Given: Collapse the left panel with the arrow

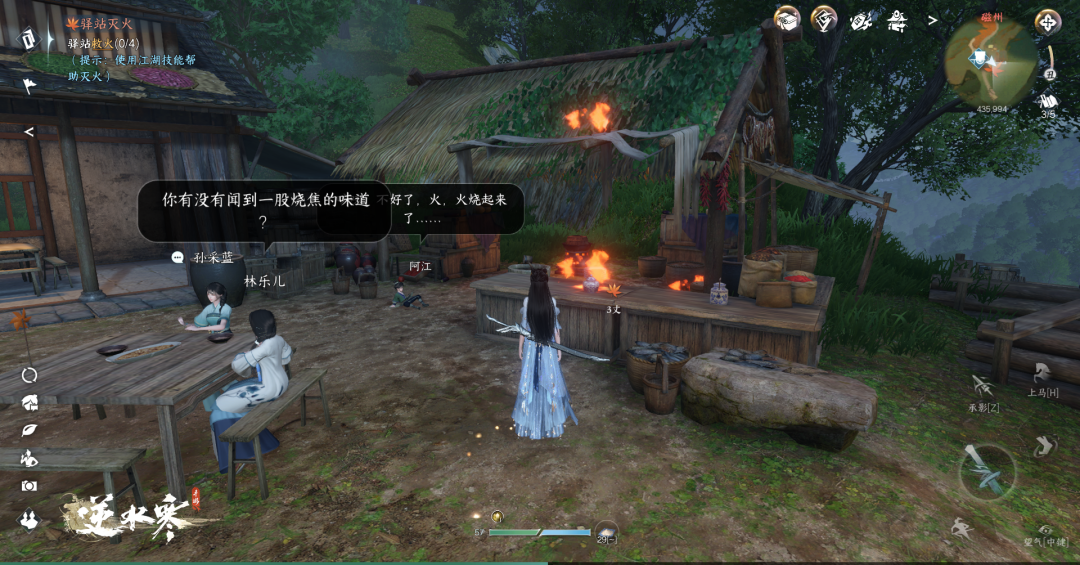Looking at the screenshot, I should point(29,131).
